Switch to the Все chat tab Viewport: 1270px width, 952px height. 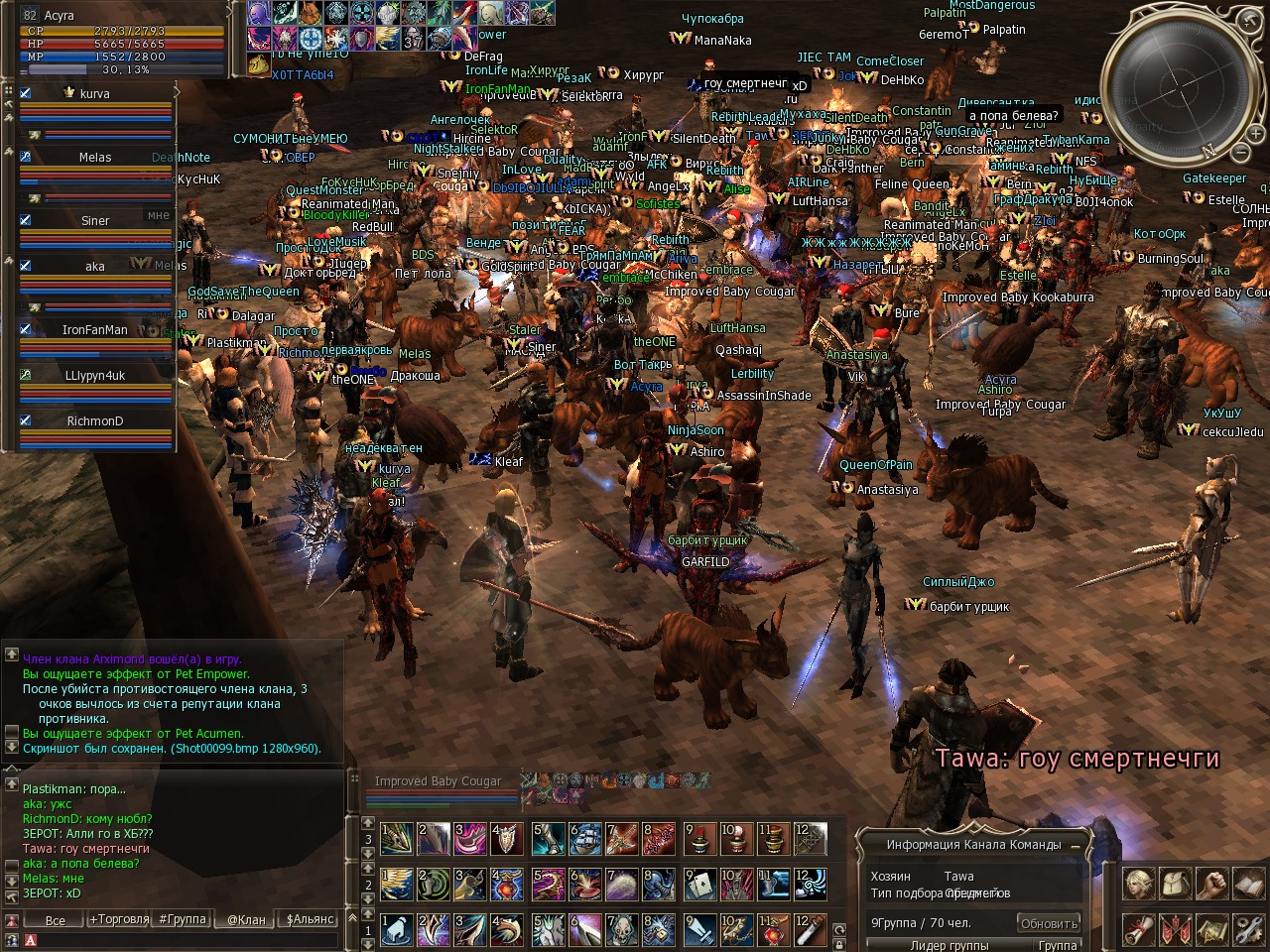click(56, 920)
